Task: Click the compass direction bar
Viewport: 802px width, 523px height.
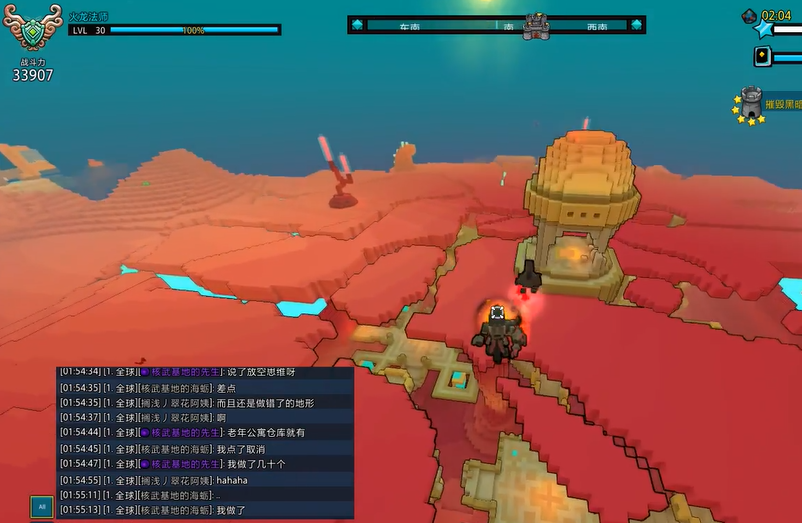Action: (x=496, y=25)
